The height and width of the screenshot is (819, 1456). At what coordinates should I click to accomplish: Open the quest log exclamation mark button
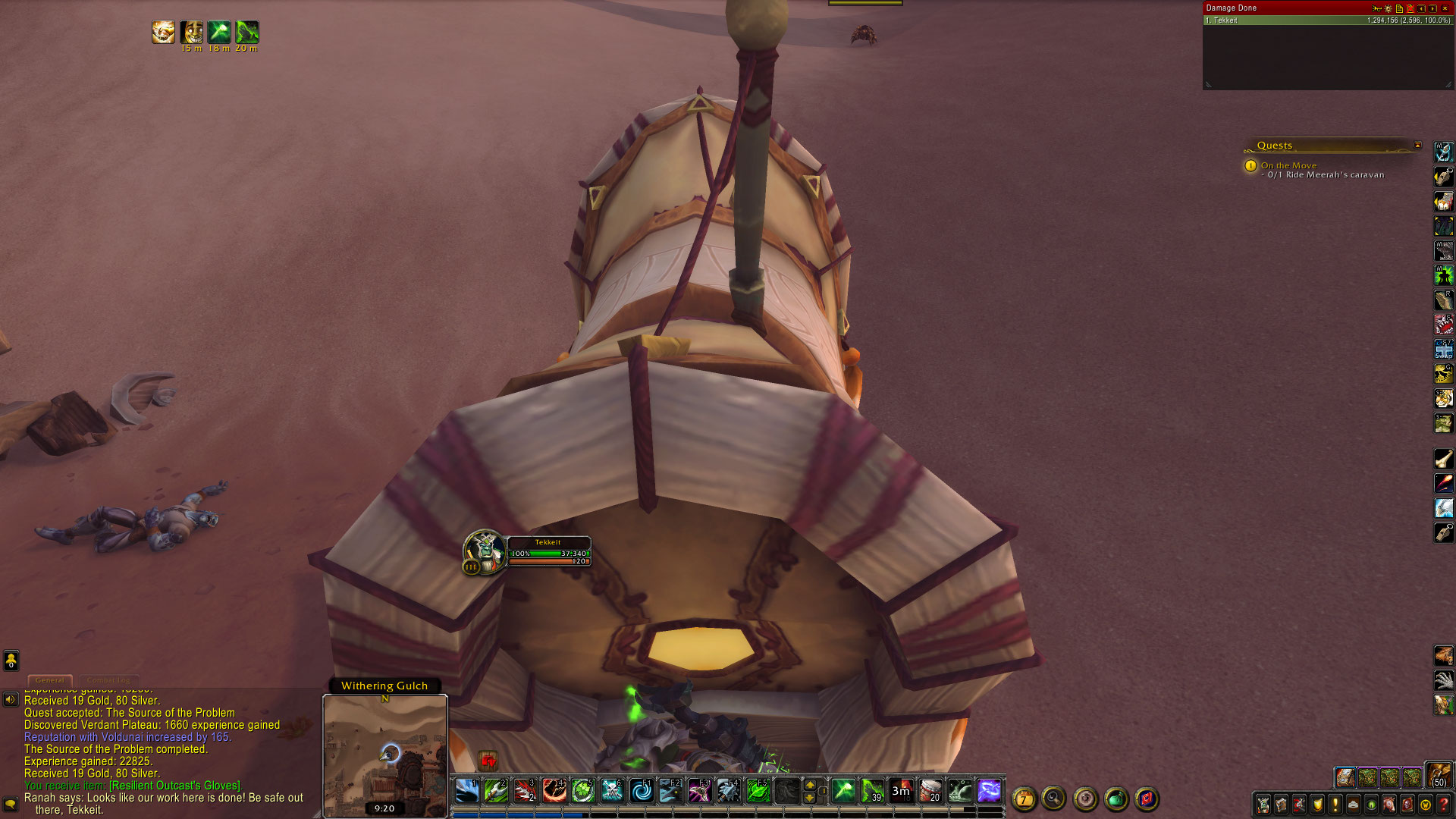pyautogui.click(x=1335, y=805)
